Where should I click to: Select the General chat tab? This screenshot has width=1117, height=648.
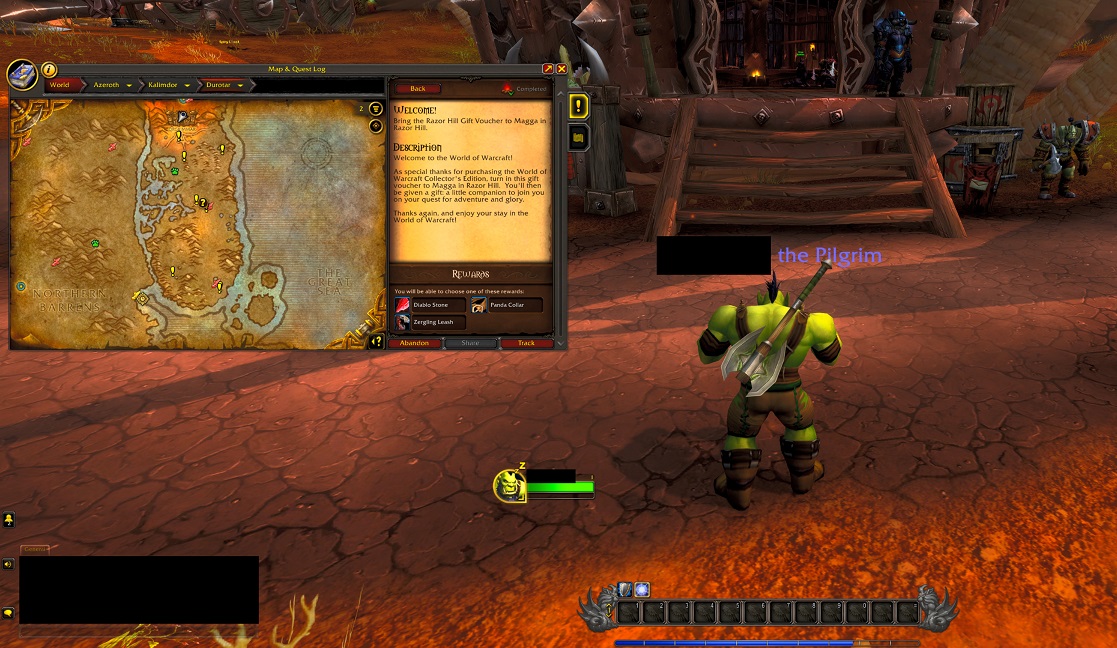[x=35, y=549]
